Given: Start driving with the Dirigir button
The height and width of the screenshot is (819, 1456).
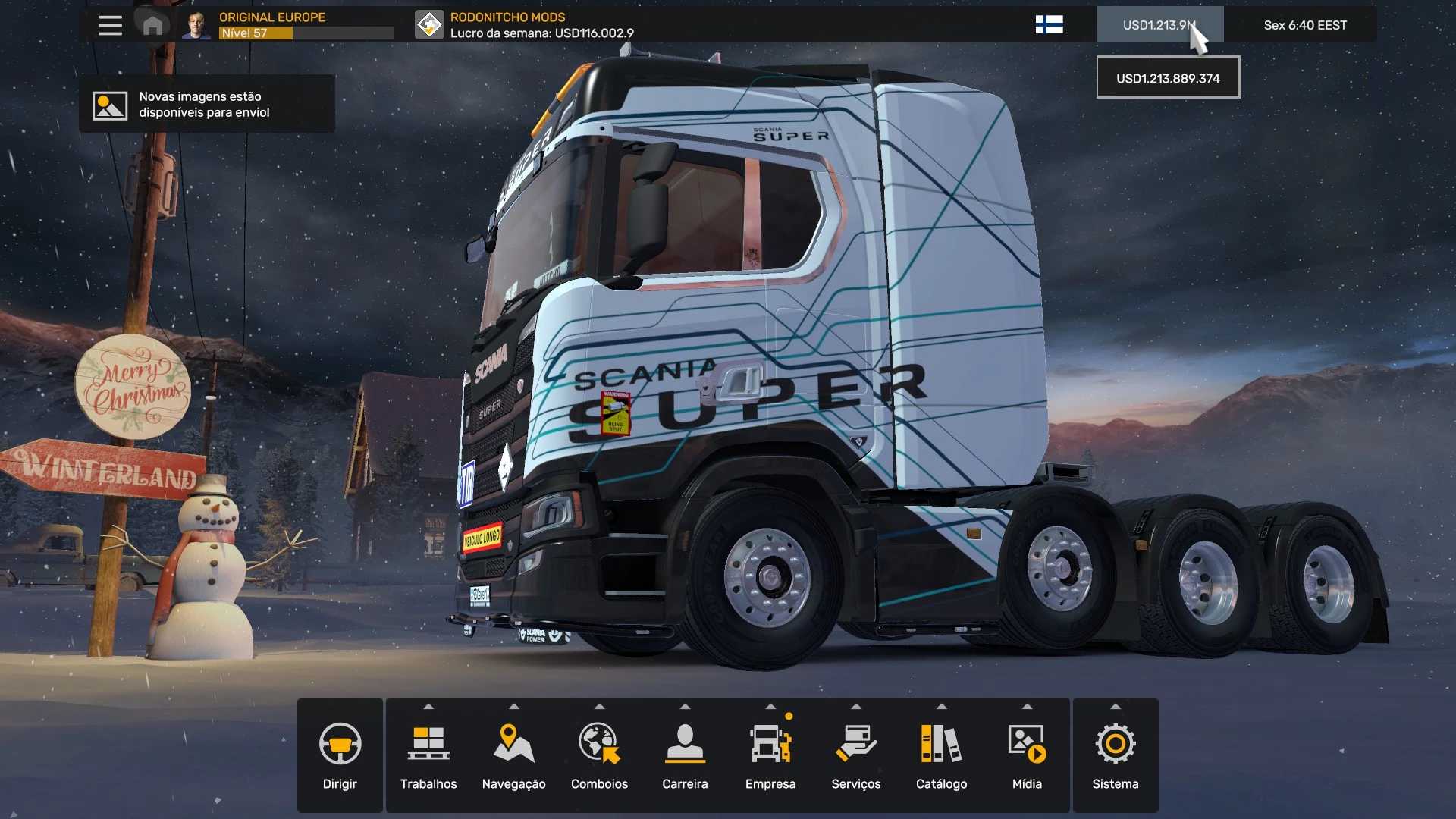Looking at the screenshot, I should click(x=340, y=755).
